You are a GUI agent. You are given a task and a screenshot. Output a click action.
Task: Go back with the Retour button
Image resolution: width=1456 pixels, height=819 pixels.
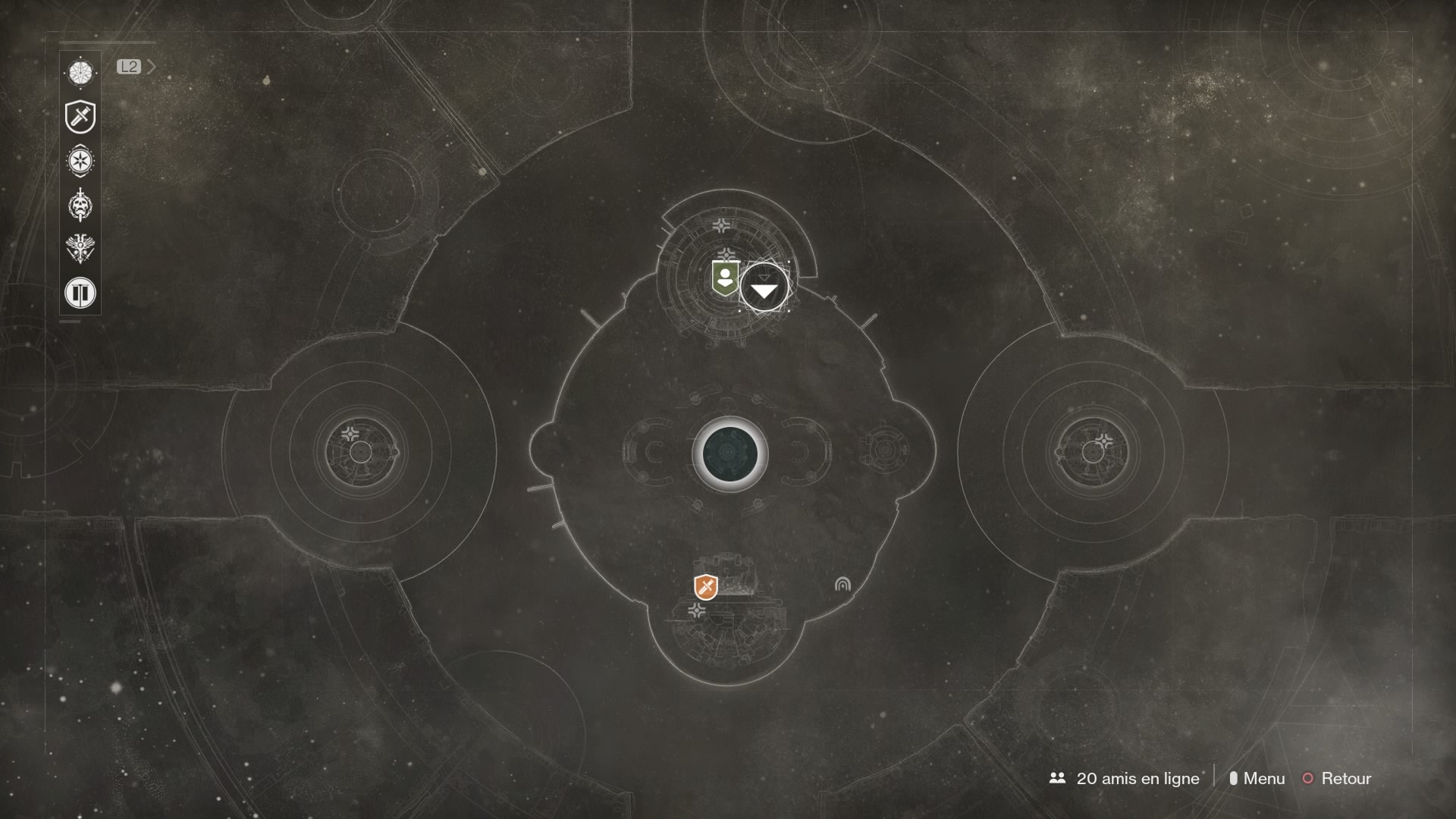coord(1337,778)
